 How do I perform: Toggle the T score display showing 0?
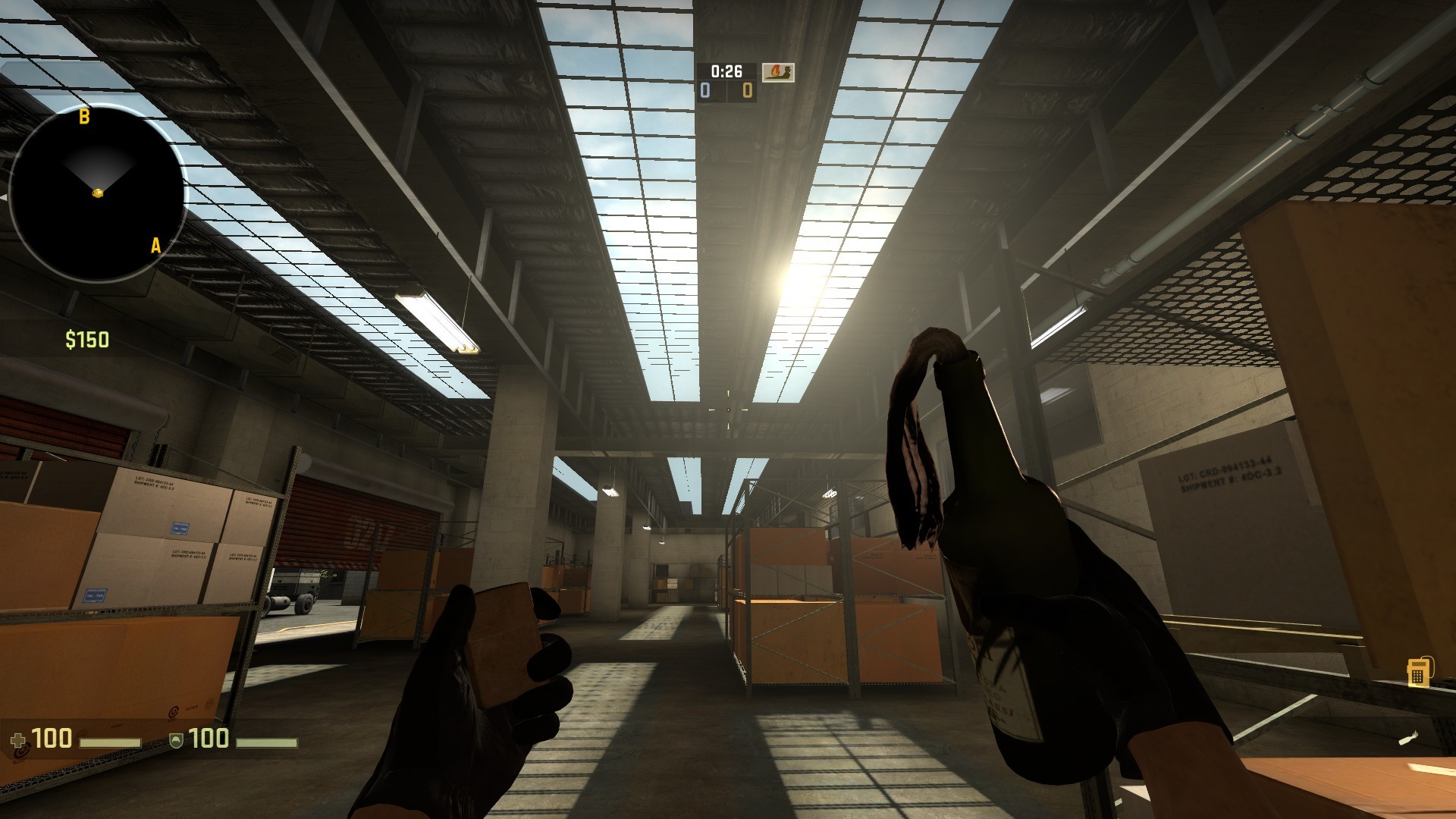[746, 89]
